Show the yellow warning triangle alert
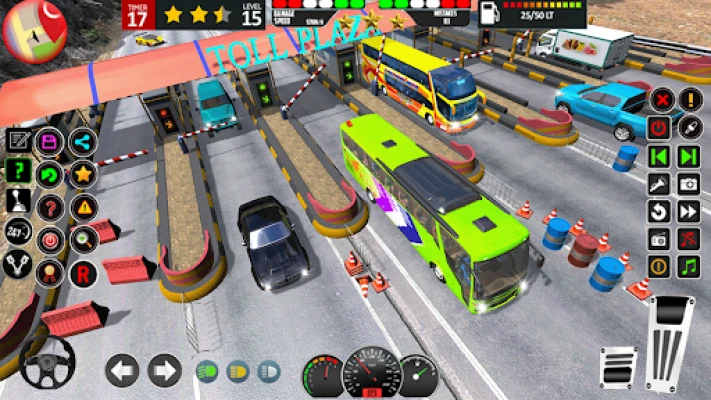Image resolution: width=711 pixels, height=400 pixels. (82, 207)
